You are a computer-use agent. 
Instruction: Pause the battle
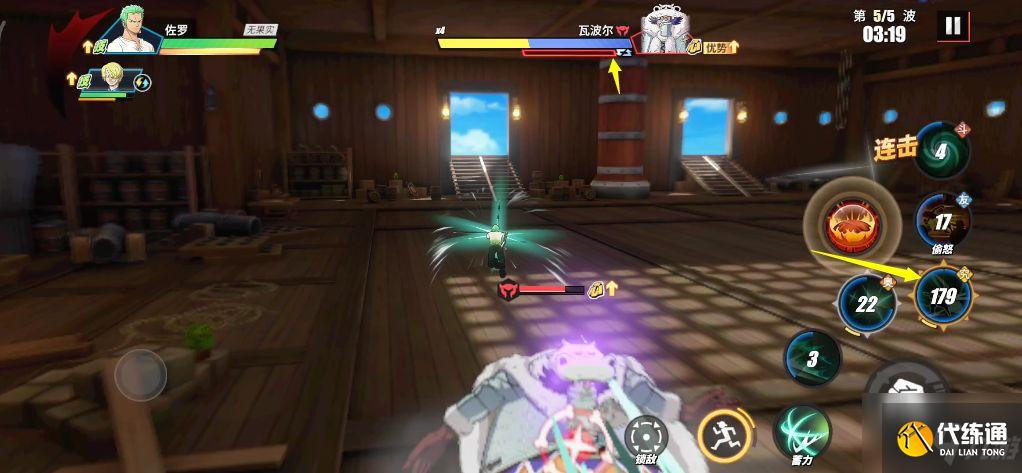click(x=953, y=26)
